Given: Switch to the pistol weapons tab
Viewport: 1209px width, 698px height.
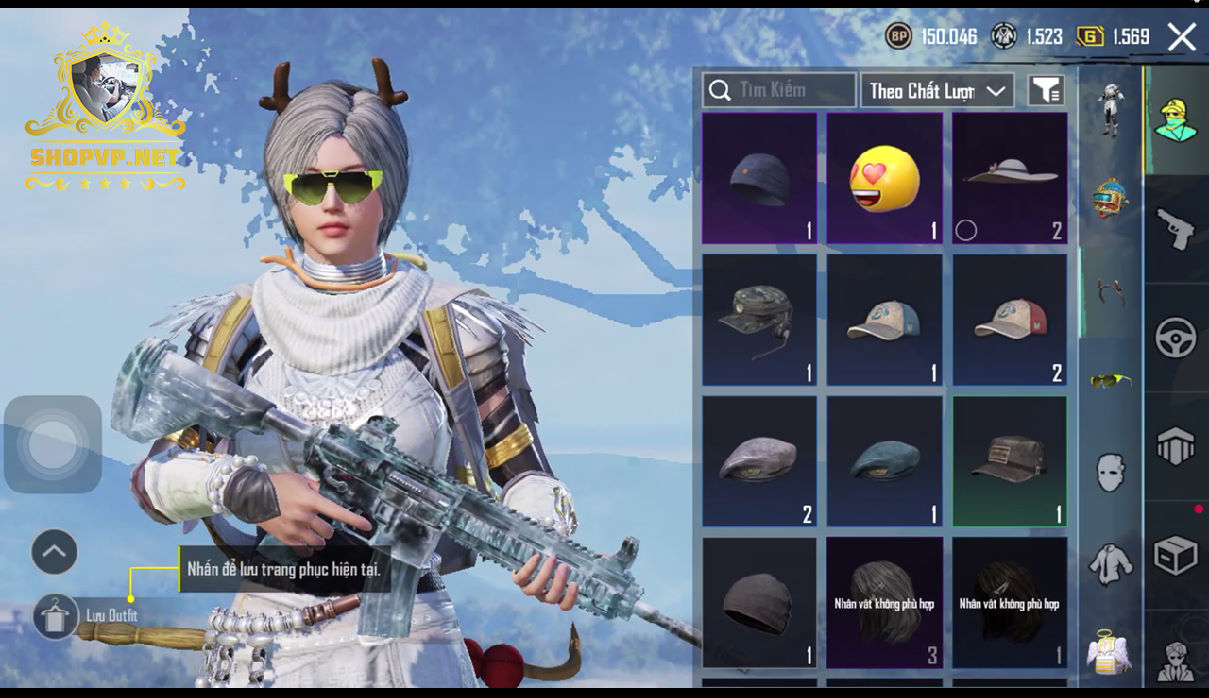Looking at the screenshot, I should tap(1176, 229).
